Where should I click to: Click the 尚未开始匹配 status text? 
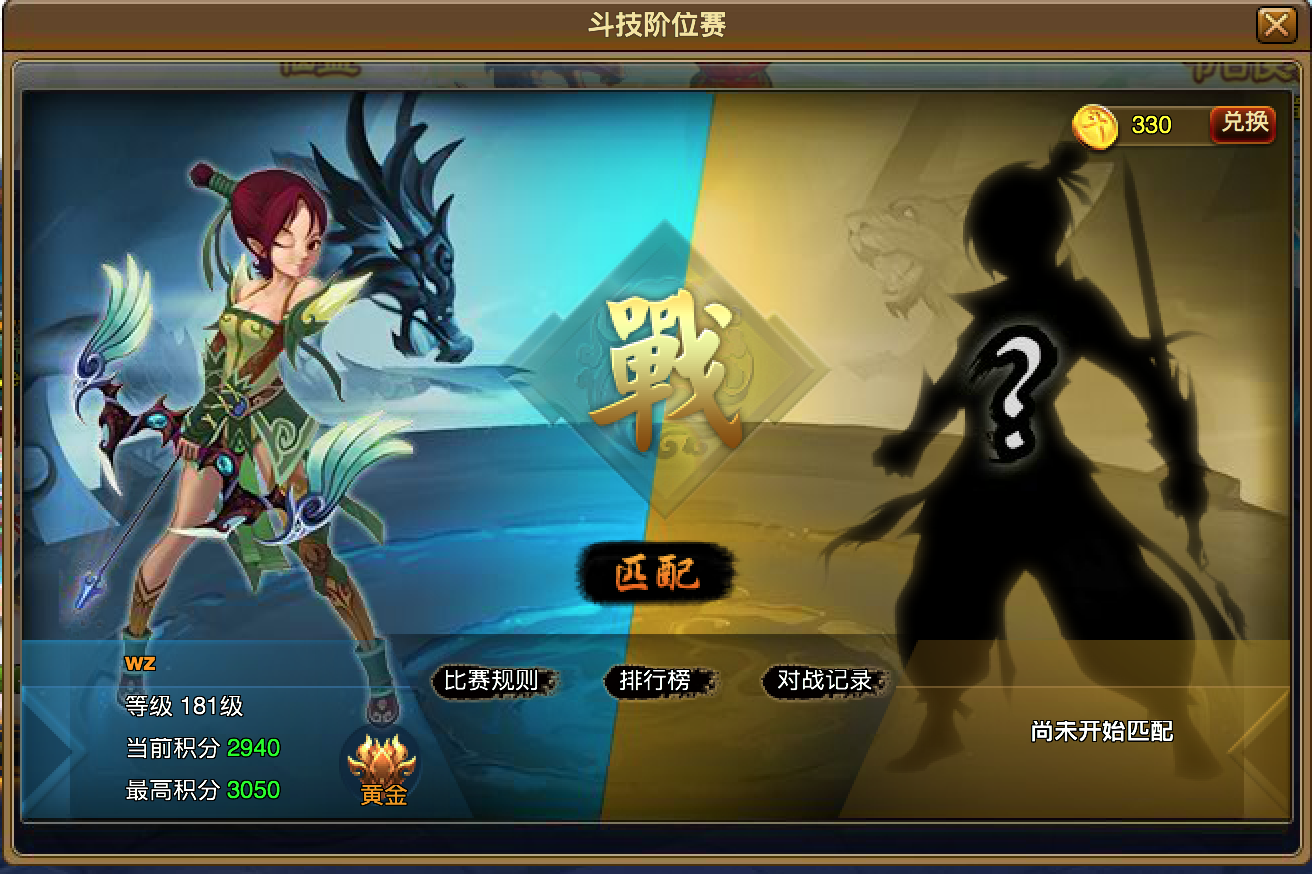coord(1100,732)
